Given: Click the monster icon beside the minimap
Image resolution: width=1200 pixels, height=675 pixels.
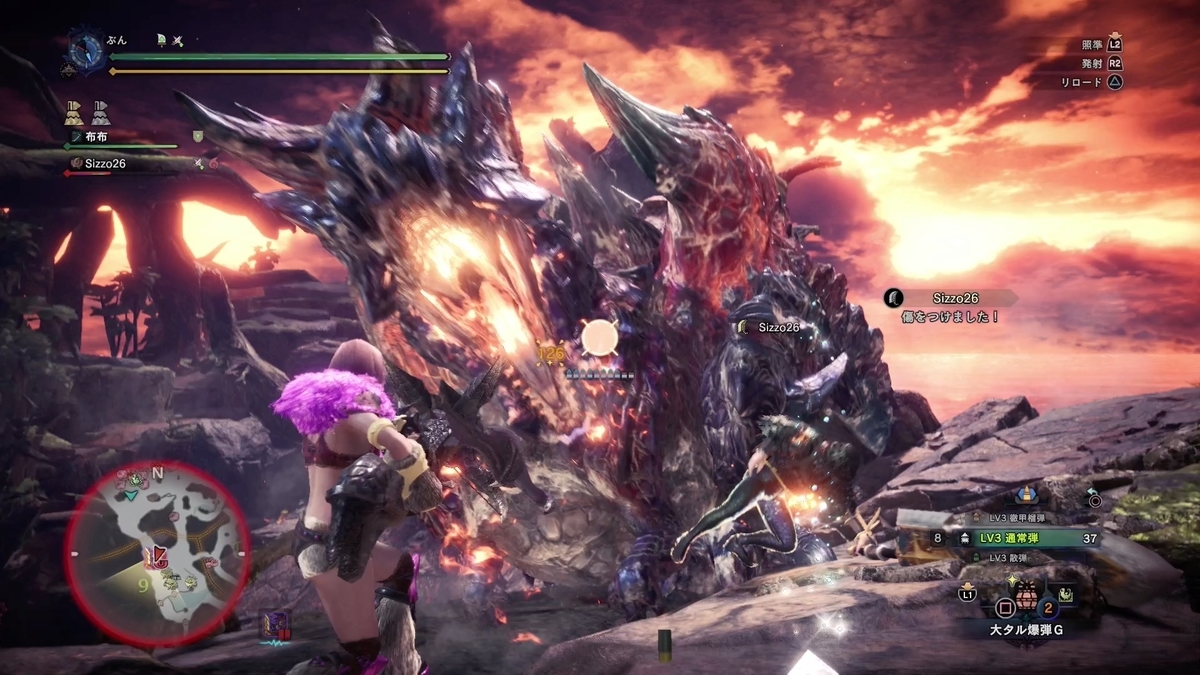Looking at the screenshot, I should (274, 625).
